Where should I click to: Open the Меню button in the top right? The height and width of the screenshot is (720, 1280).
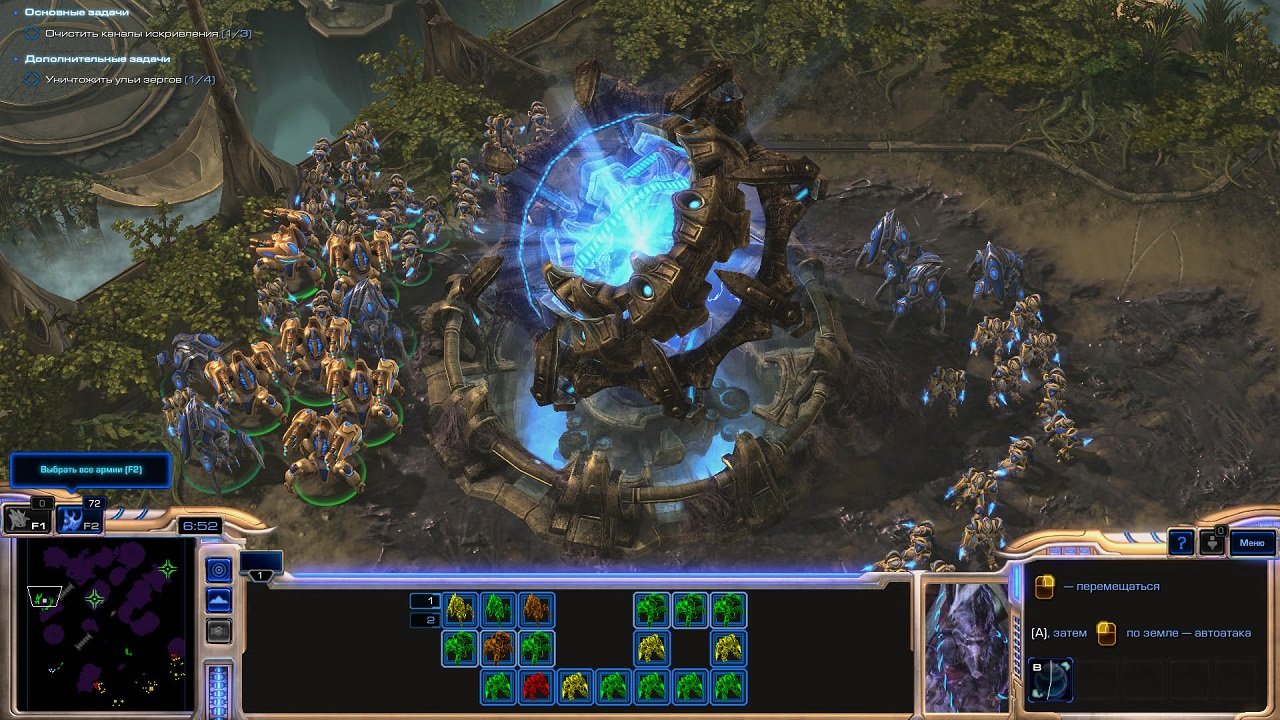(1252, 543)
